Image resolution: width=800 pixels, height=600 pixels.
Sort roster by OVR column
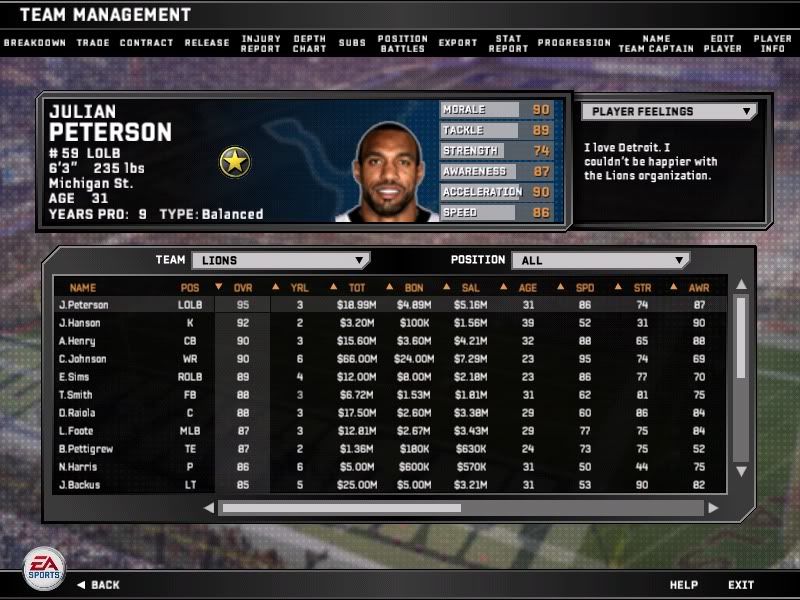(243, 288)
